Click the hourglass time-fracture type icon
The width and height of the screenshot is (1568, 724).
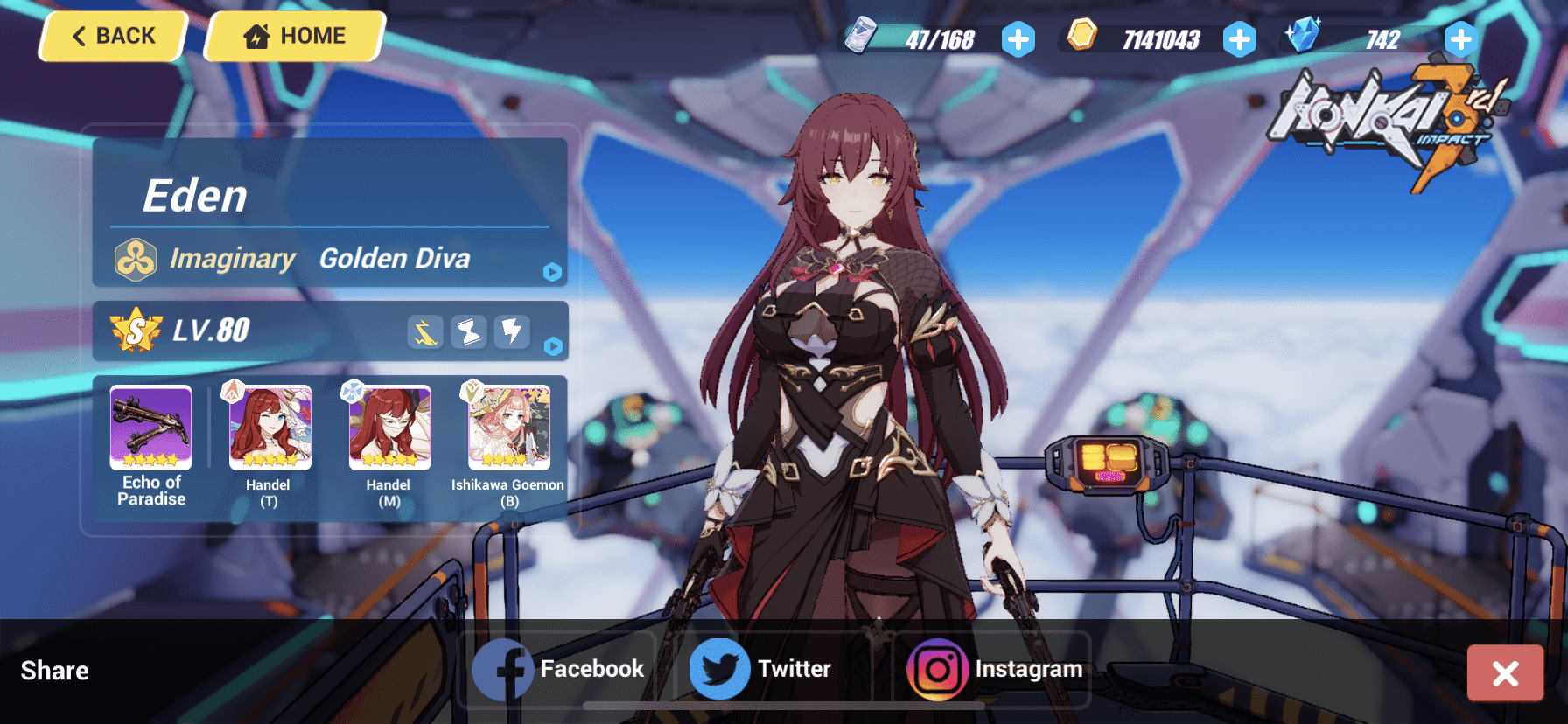(469, 332)
